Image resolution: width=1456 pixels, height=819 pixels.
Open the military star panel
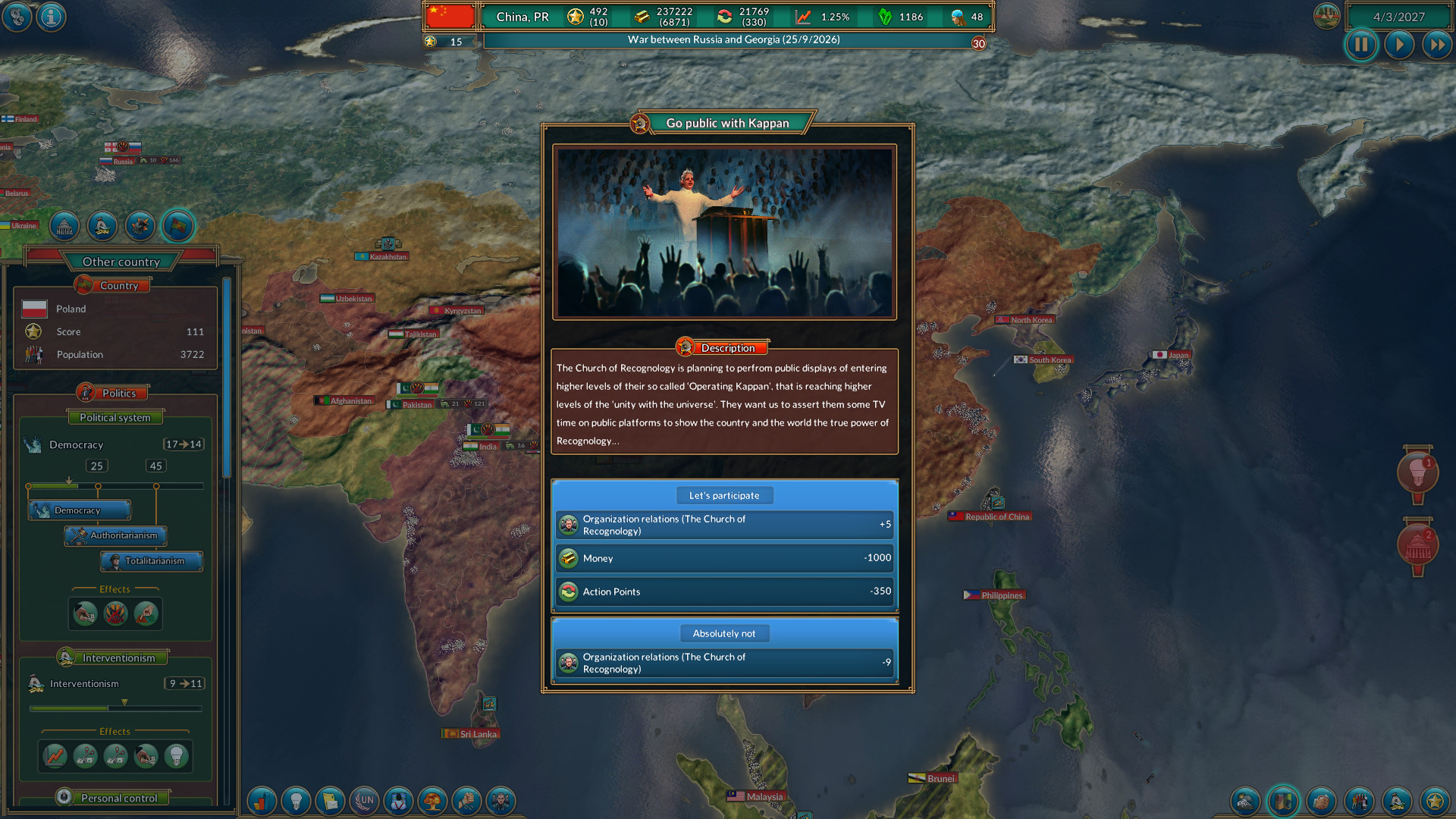click(1433, 802)
